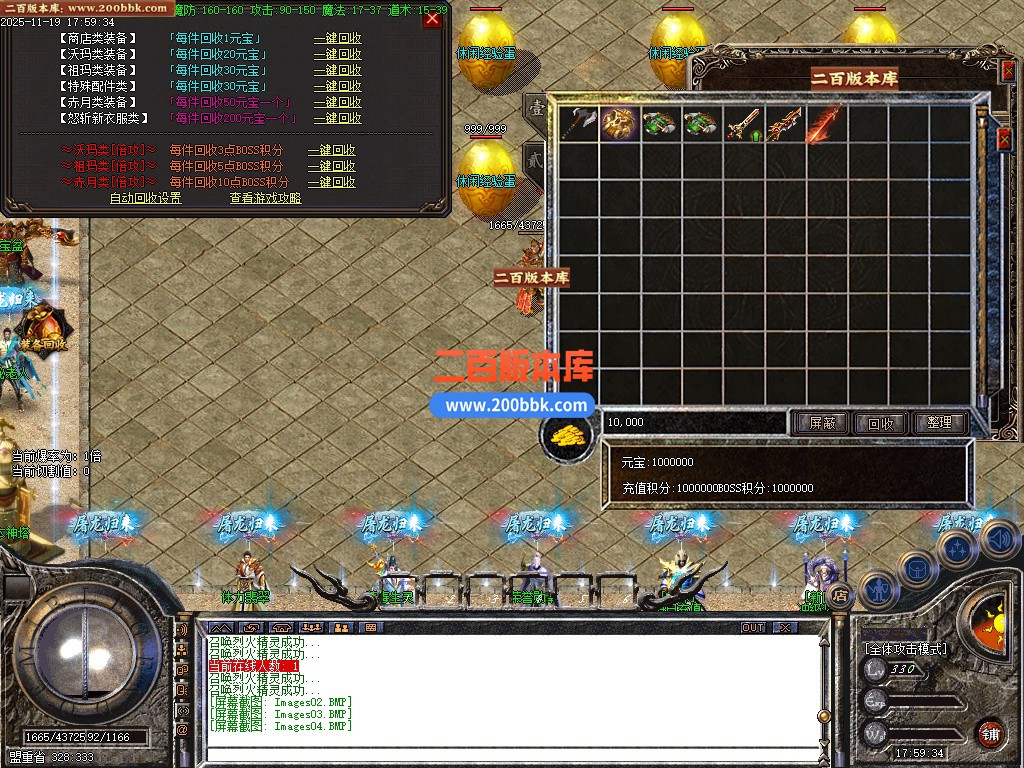The height and width of the screenshot is (768, 1024).
Task: Click the OUT button on the chat bar
Action: pos(753,627)
